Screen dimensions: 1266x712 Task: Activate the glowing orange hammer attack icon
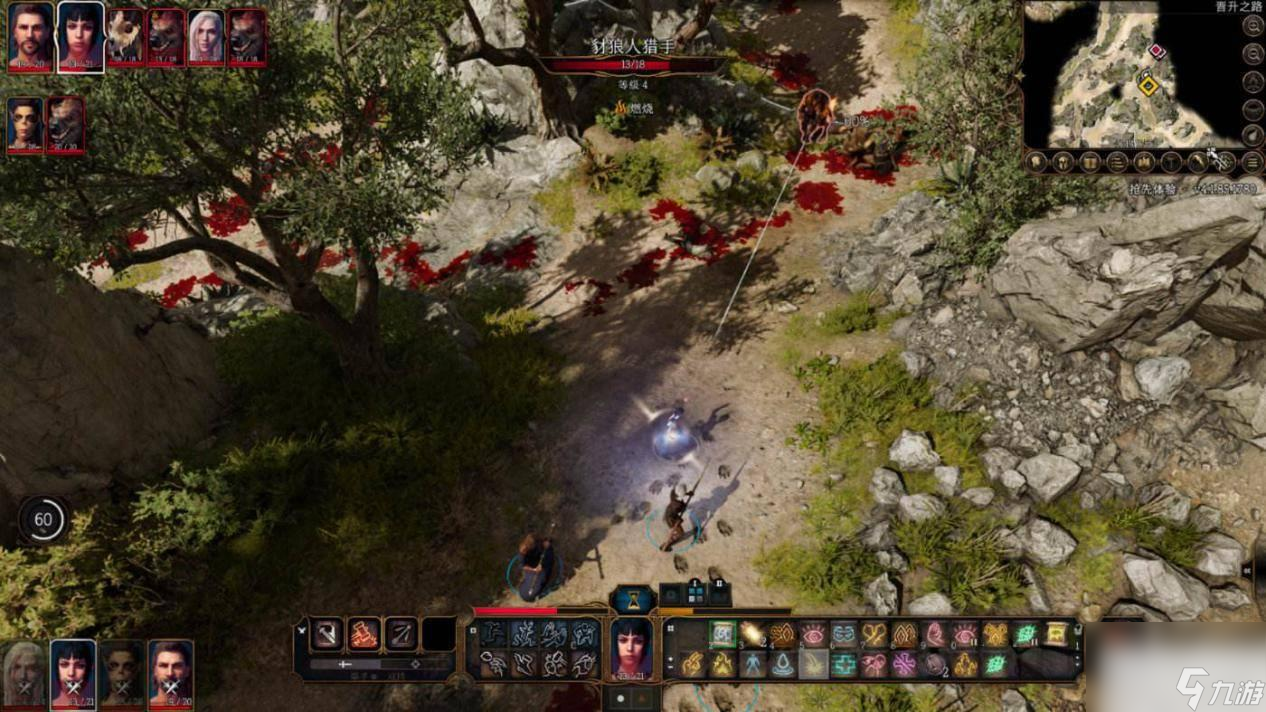364,633
